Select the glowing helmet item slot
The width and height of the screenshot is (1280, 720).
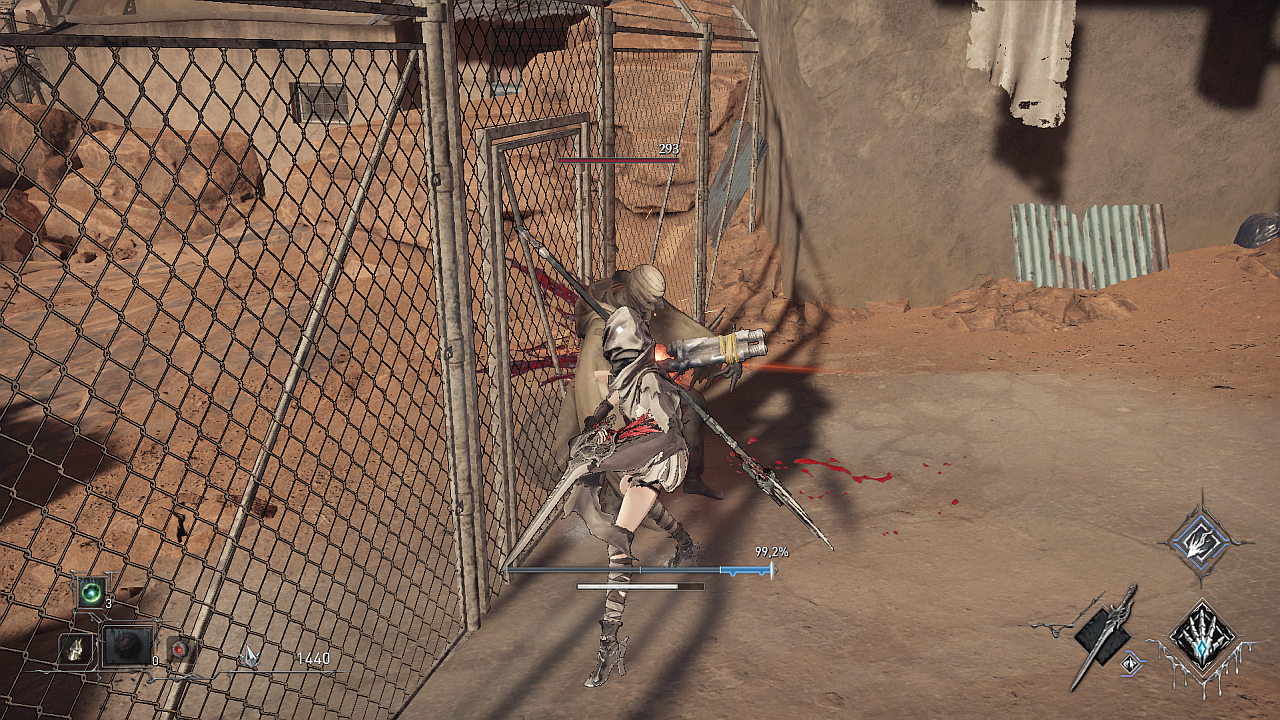pyautogui.click(x=75, y=650)
